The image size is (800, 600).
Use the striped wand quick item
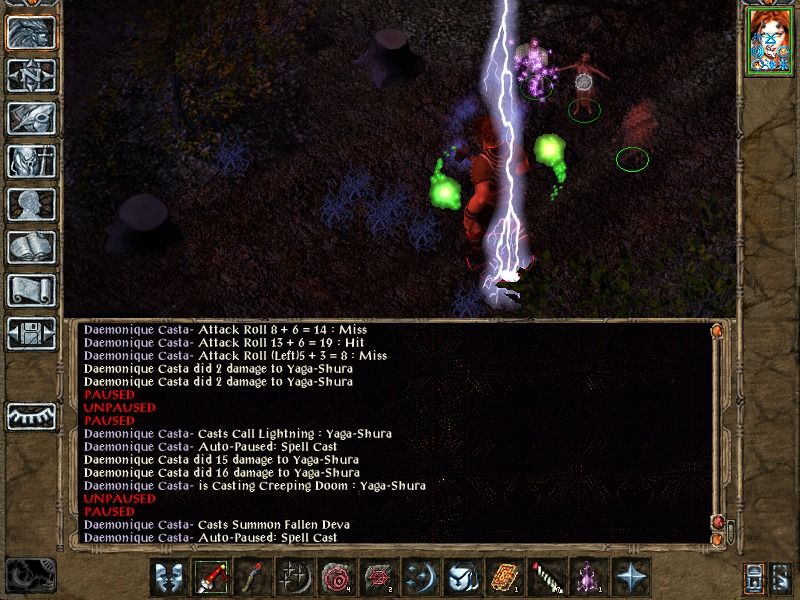(x=547, y=577)
